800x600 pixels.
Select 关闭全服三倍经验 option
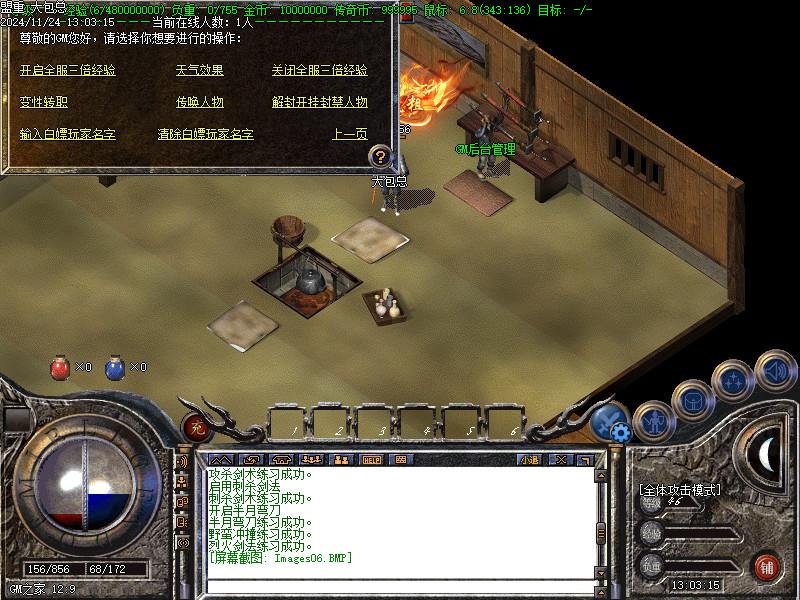[319, 71]
